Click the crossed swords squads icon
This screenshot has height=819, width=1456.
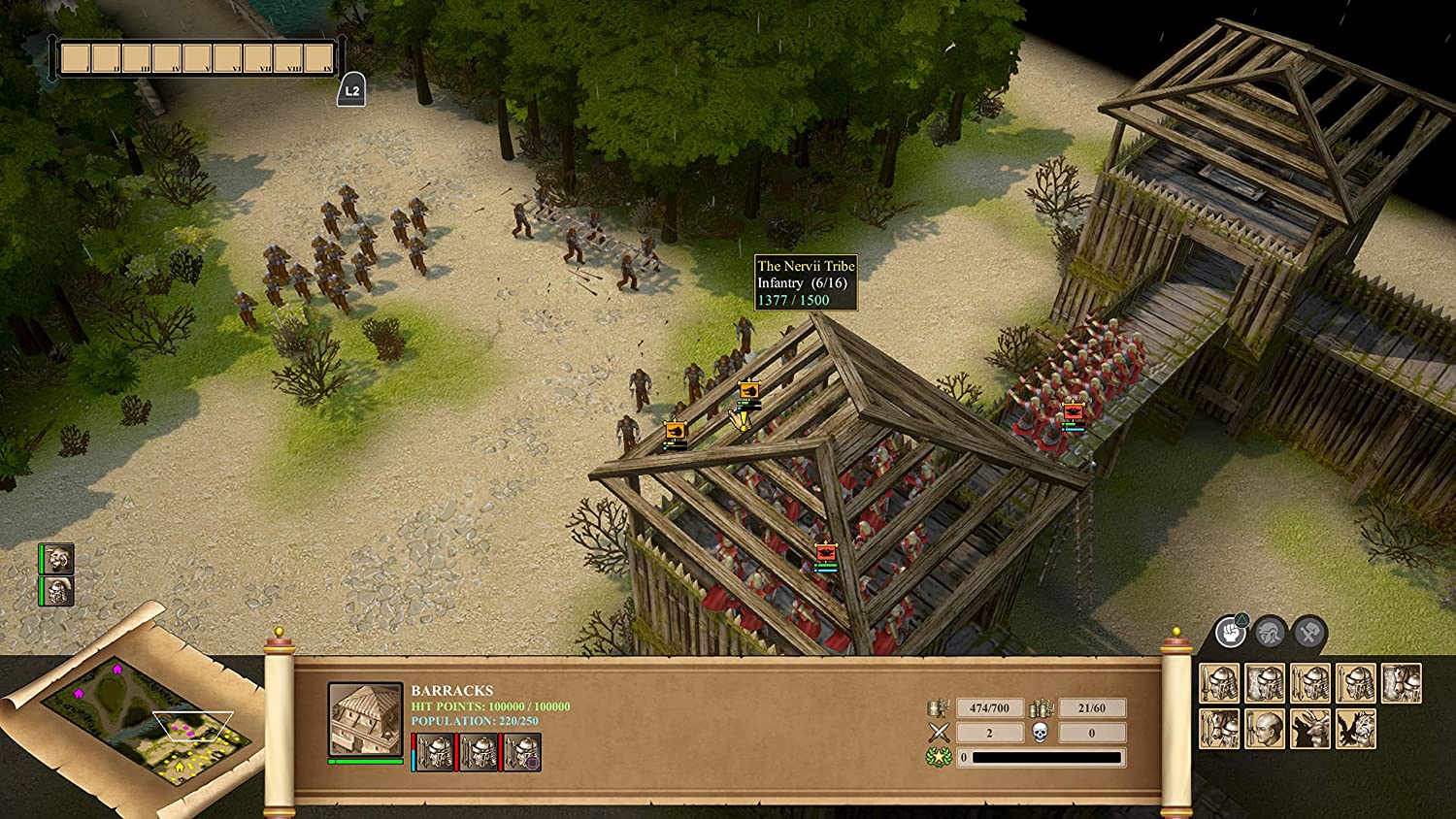coord(939,733)
